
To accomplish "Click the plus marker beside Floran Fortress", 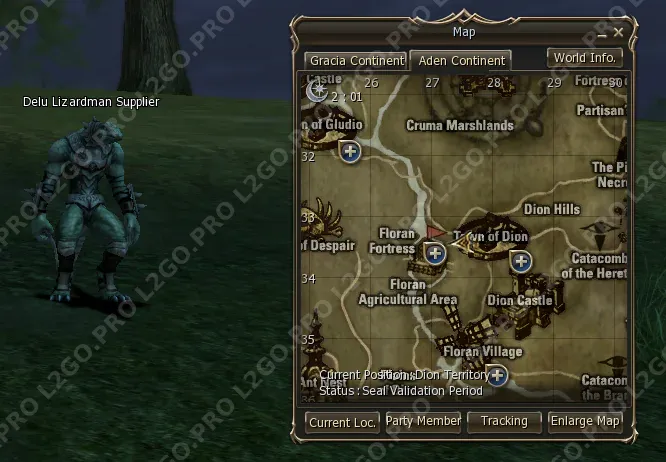I will [x=435, y=253].
